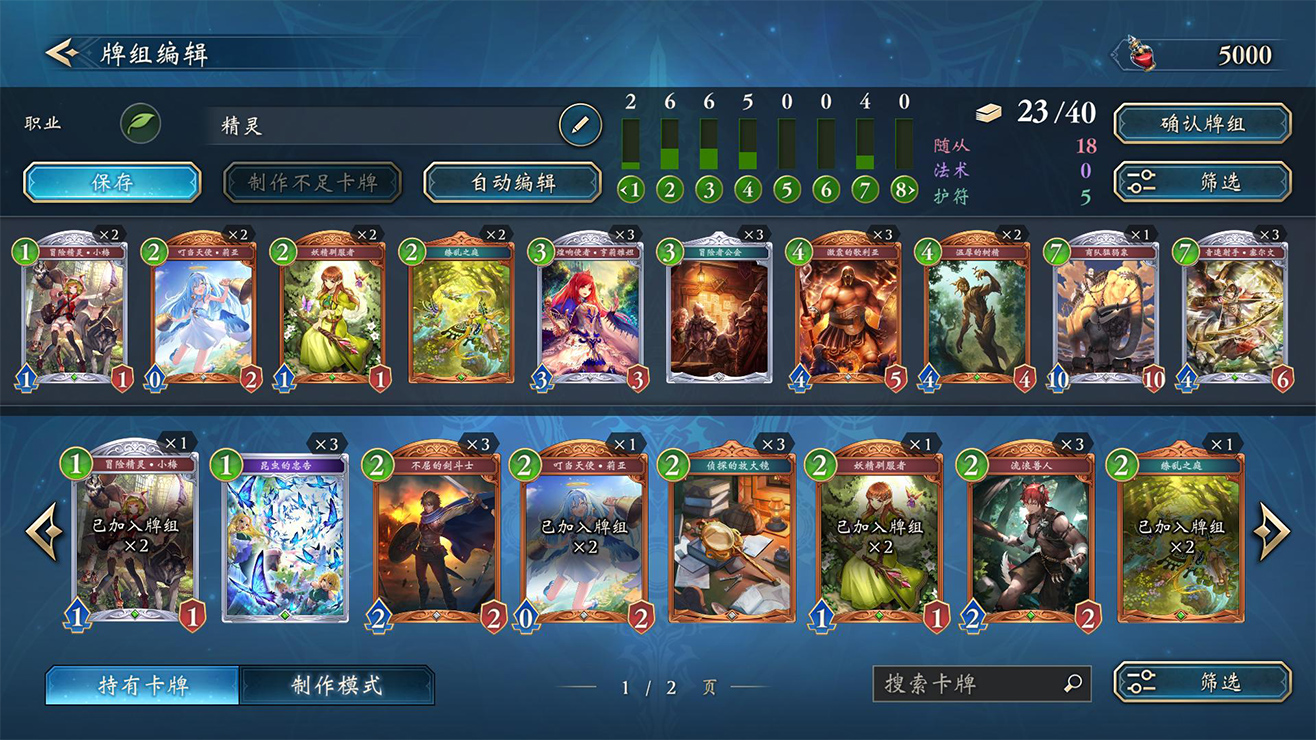
Task: Click the red potion currency icon
Action: click(x=1139, y=54)
